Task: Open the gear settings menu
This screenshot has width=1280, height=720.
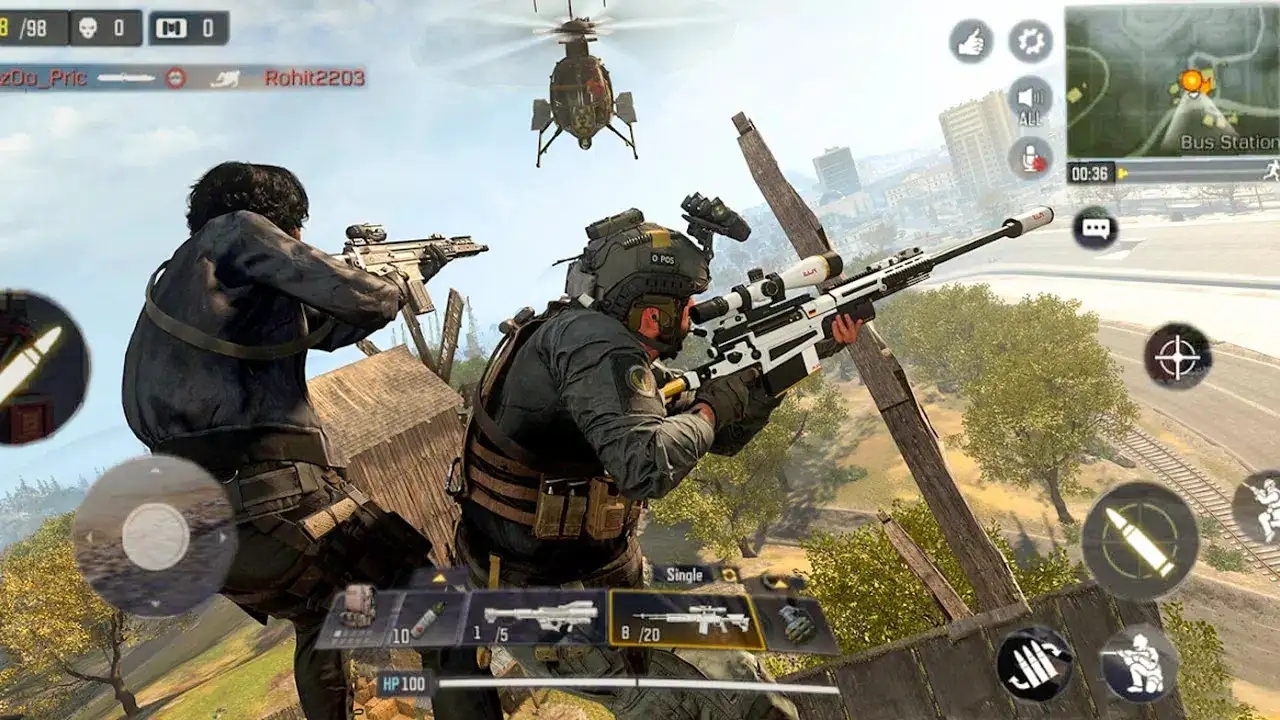Action: pyautogui.click(x=1030, y=41)
